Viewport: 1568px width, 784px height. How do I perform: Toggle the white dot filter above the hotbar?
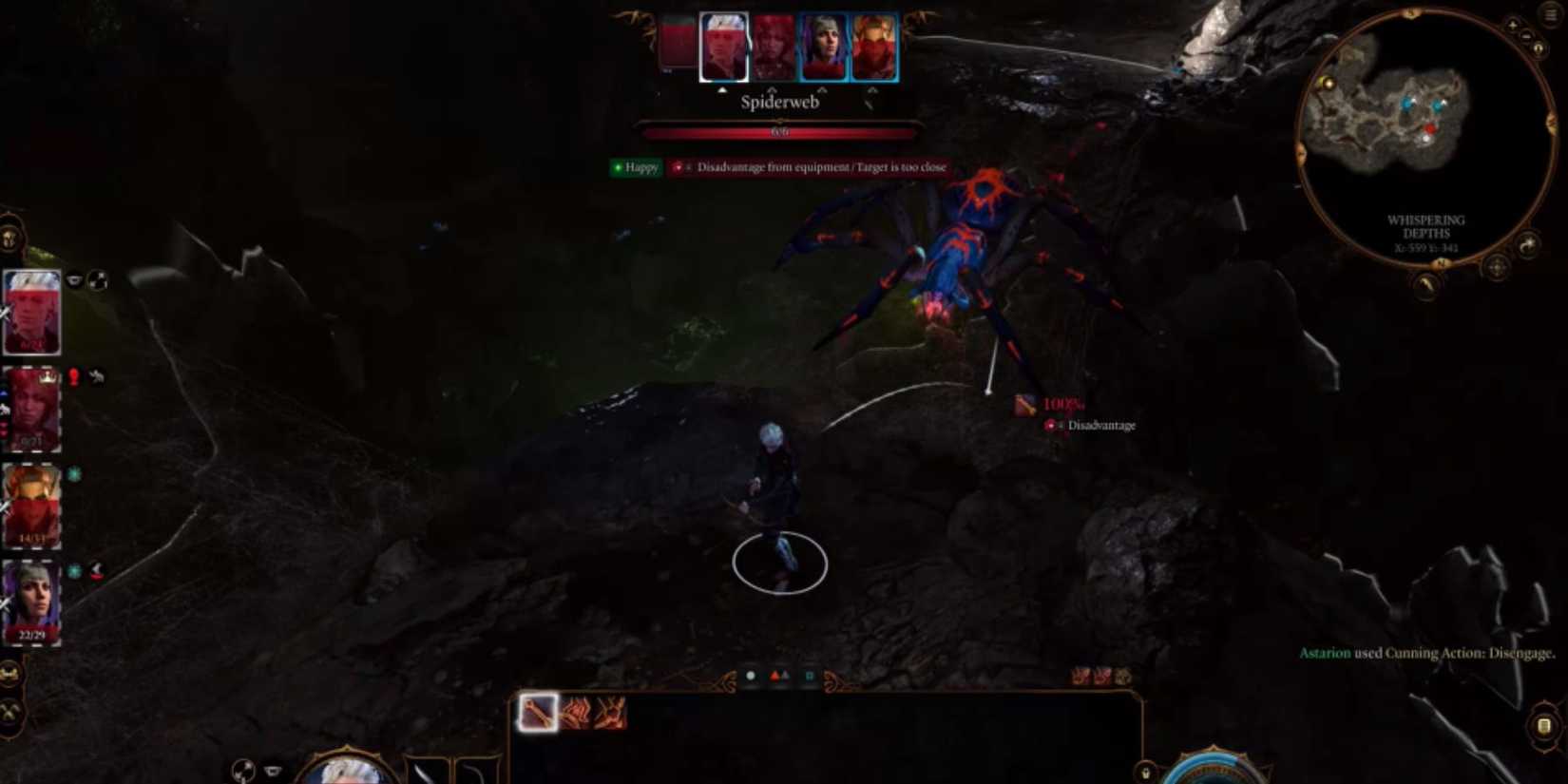tap(751, 675)
